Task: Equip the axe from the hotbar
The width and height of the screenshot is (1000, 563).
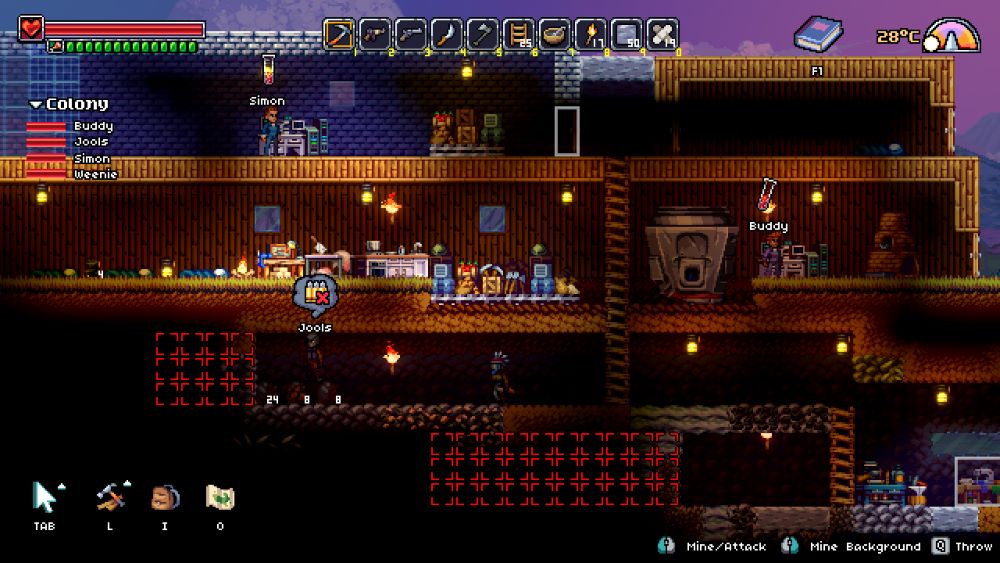Action: click(x=483, y=34)
